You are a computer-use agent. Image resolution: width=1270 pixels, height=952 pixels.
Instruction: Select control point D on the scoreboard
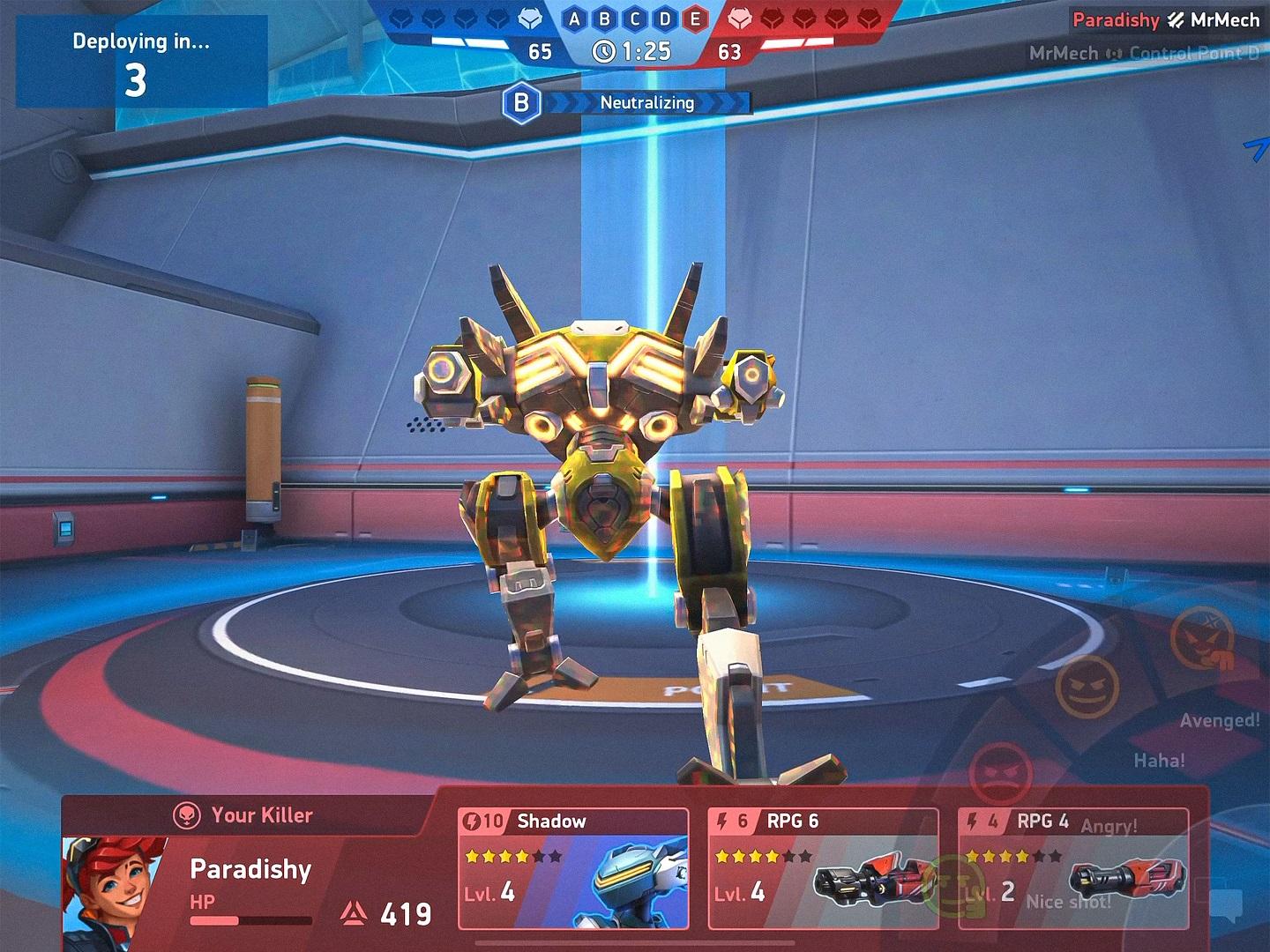(664, 19)
